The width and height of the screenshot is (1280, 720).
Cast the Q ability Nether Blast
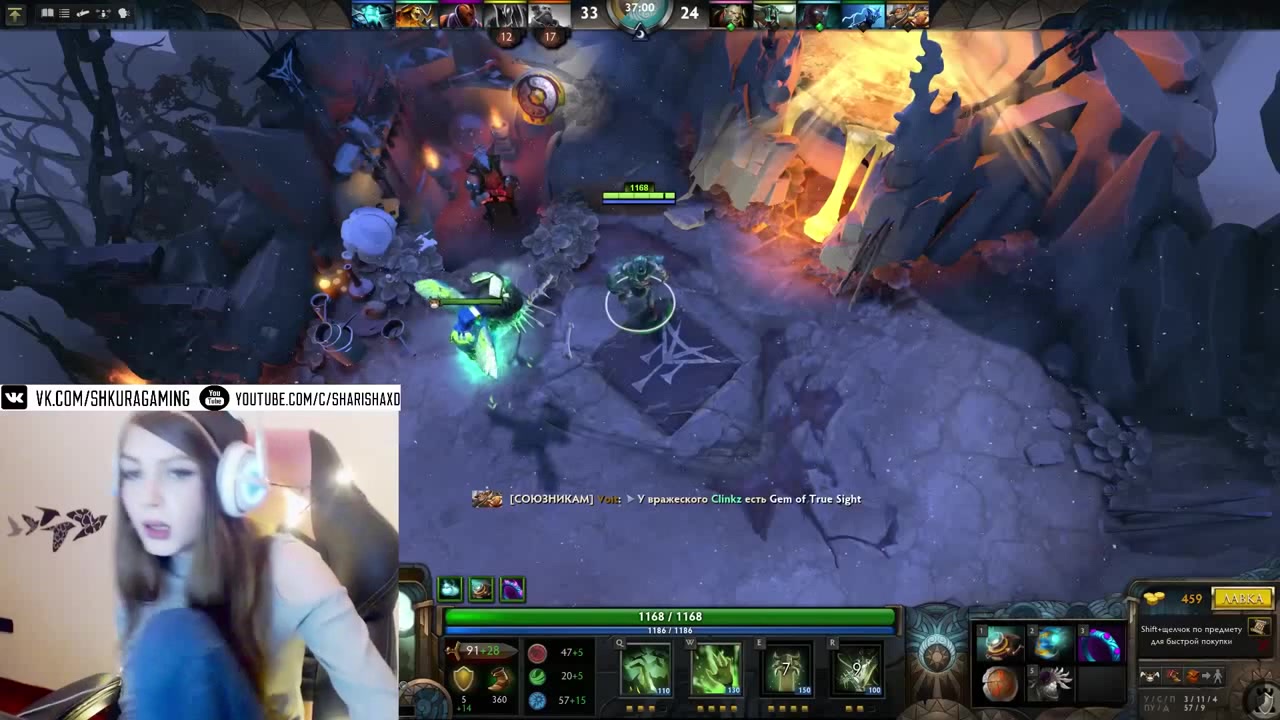[646, 668]
